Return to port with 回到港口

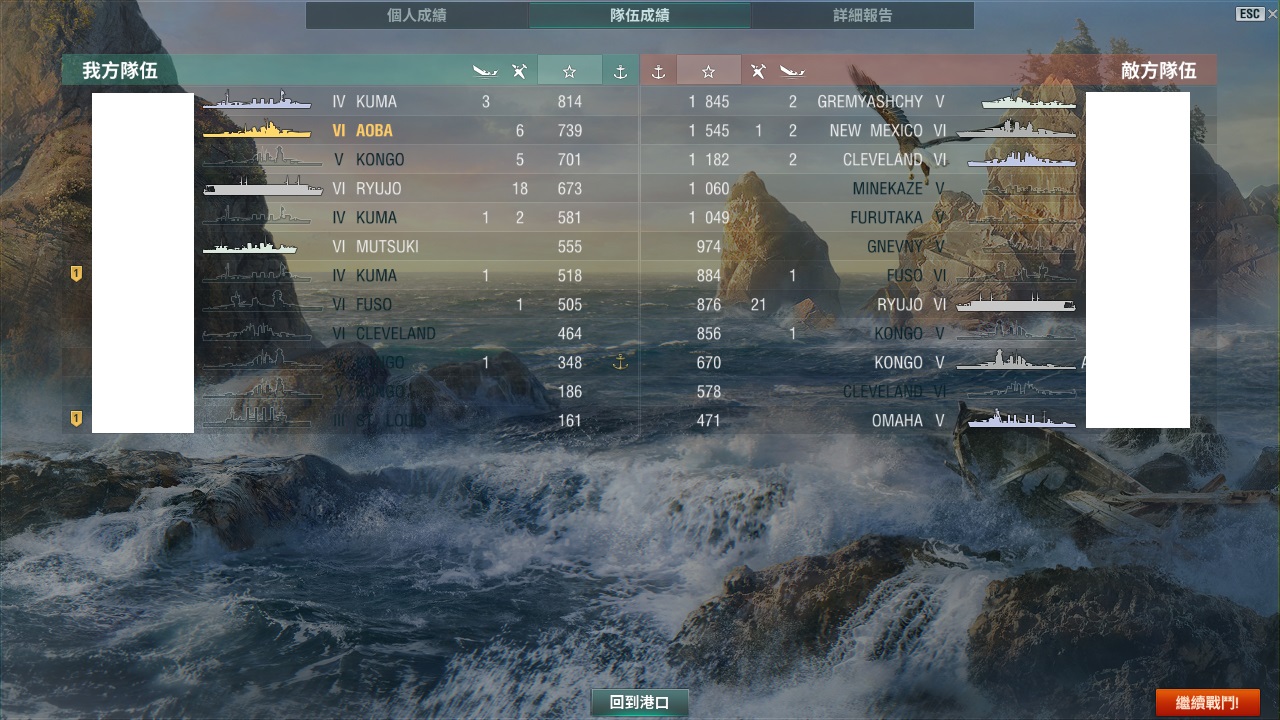[640, 702]
